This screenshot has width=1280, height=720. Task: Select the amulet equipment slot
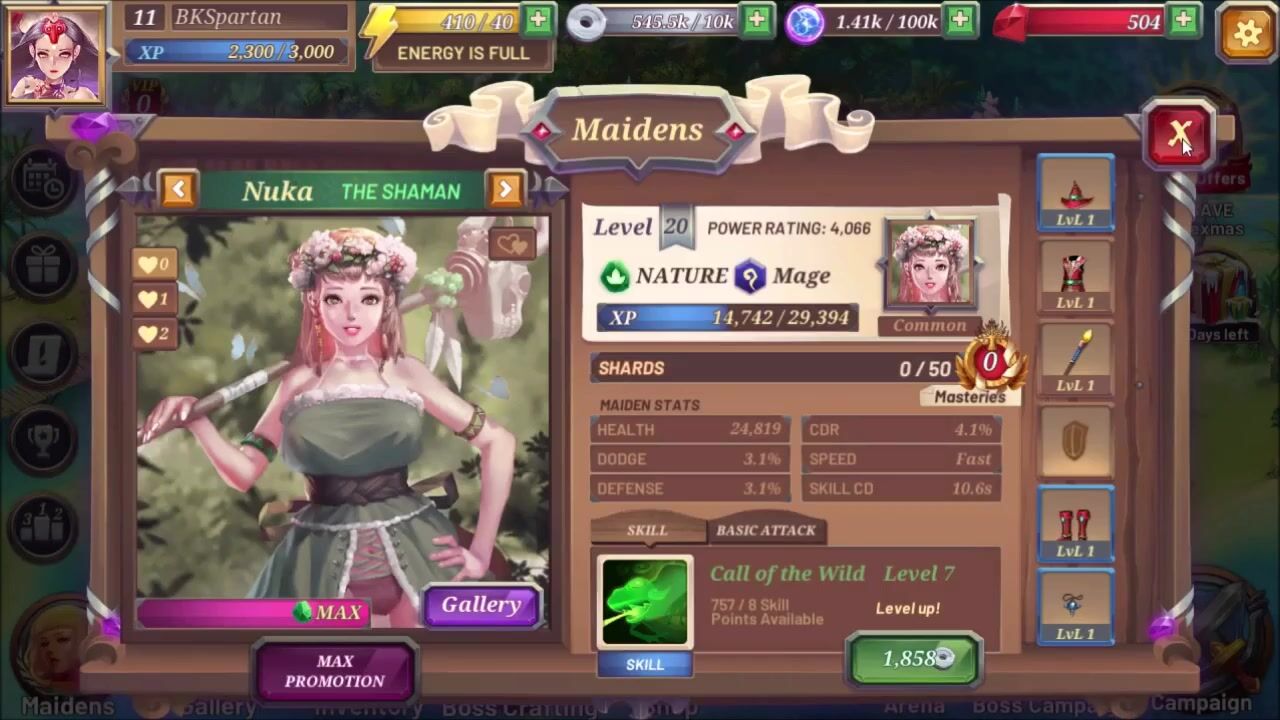click(x=1075, y=608)
